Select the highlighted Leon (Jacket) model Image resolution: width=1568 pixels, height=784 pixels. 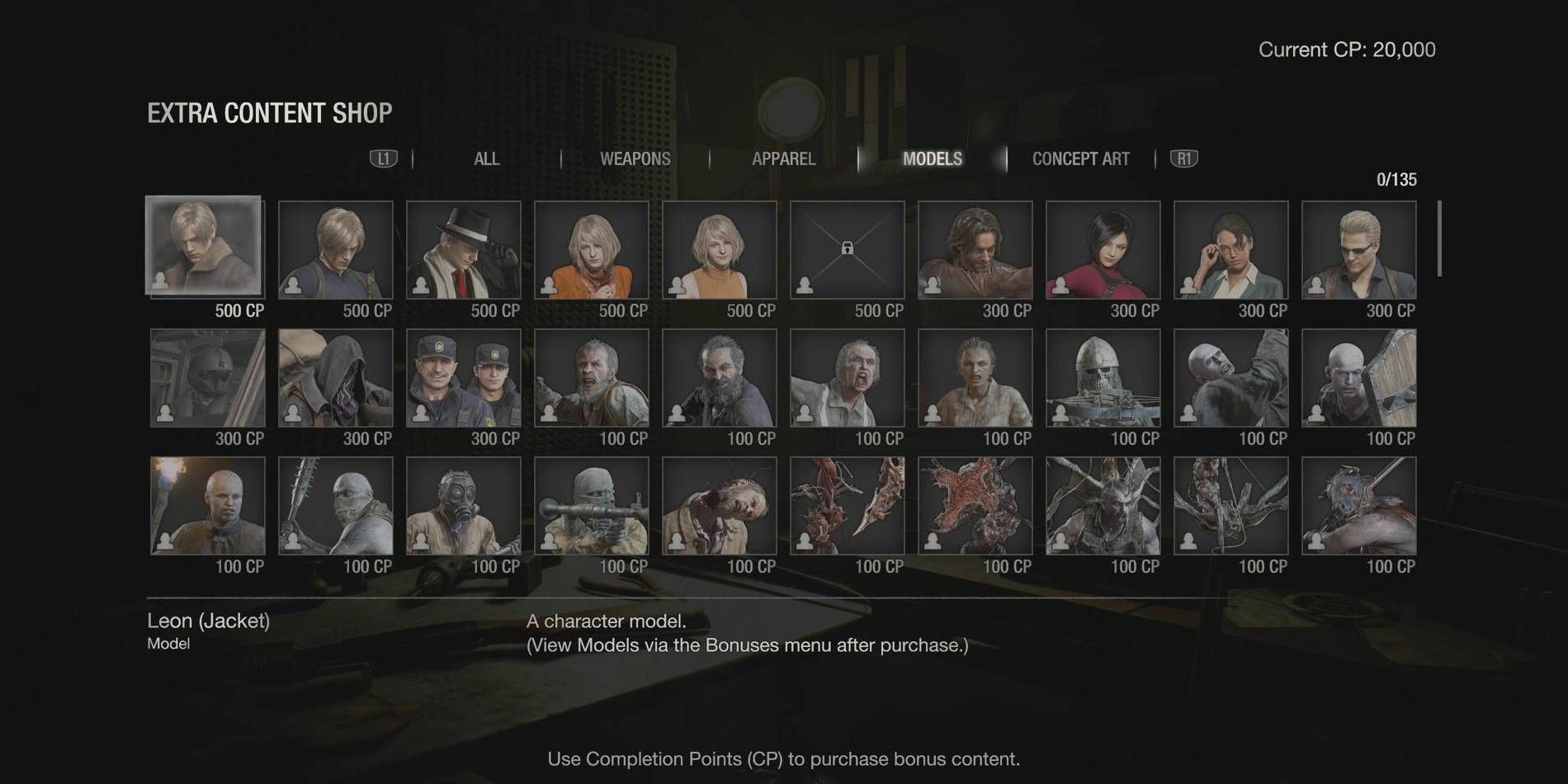tap(204, 249)
